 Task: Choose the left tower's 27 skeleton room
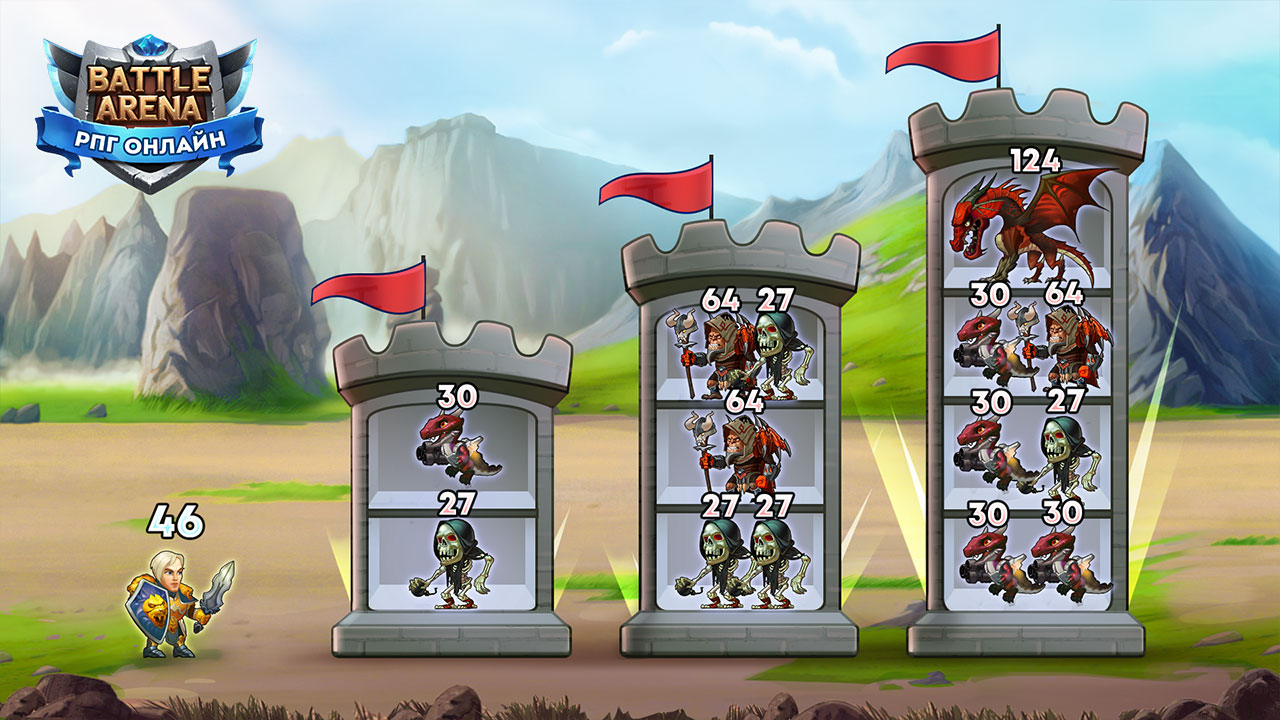click(x=452, y=562)
